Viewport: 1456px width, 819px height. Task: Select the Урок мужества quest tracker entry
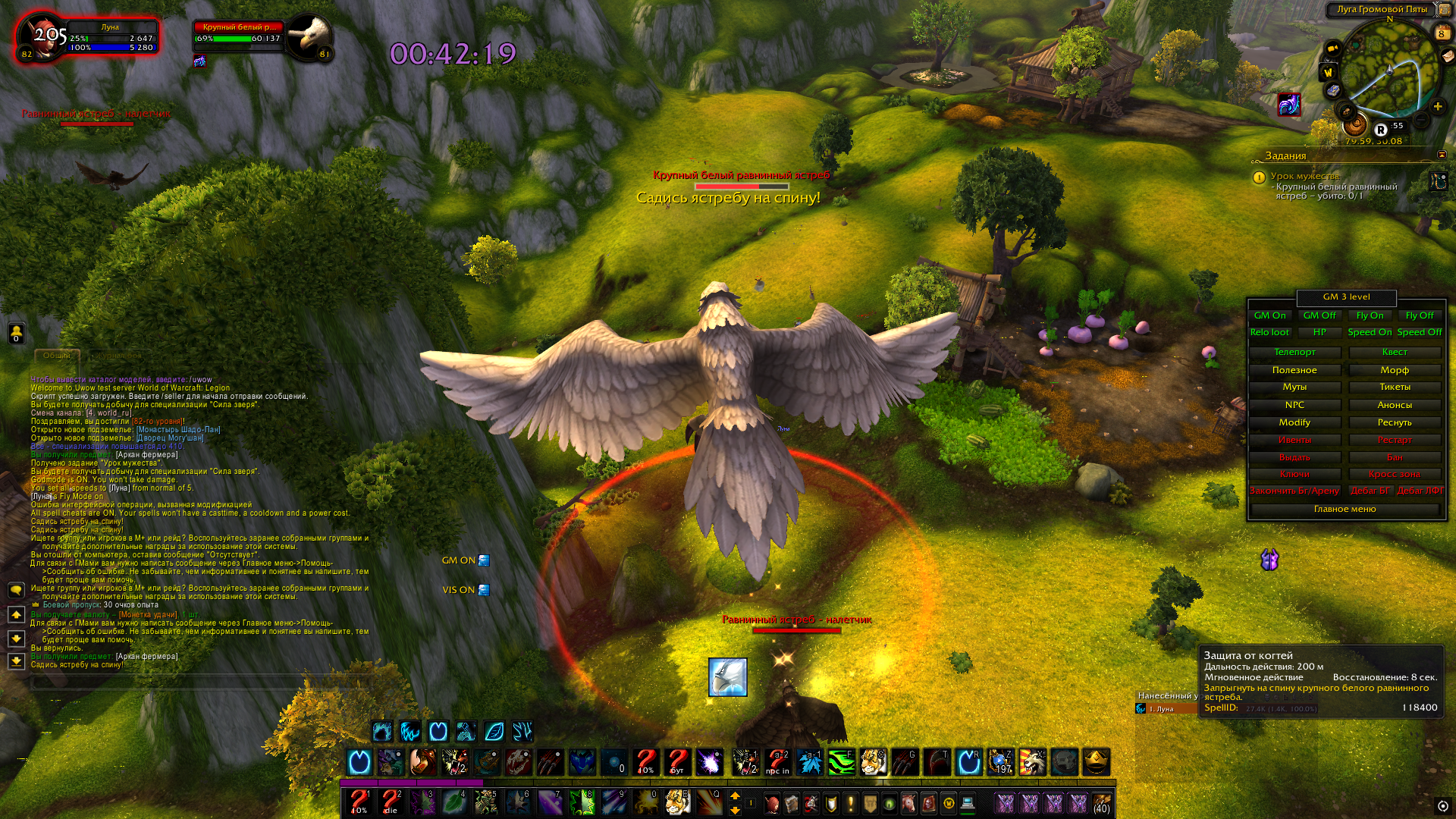1304,176
